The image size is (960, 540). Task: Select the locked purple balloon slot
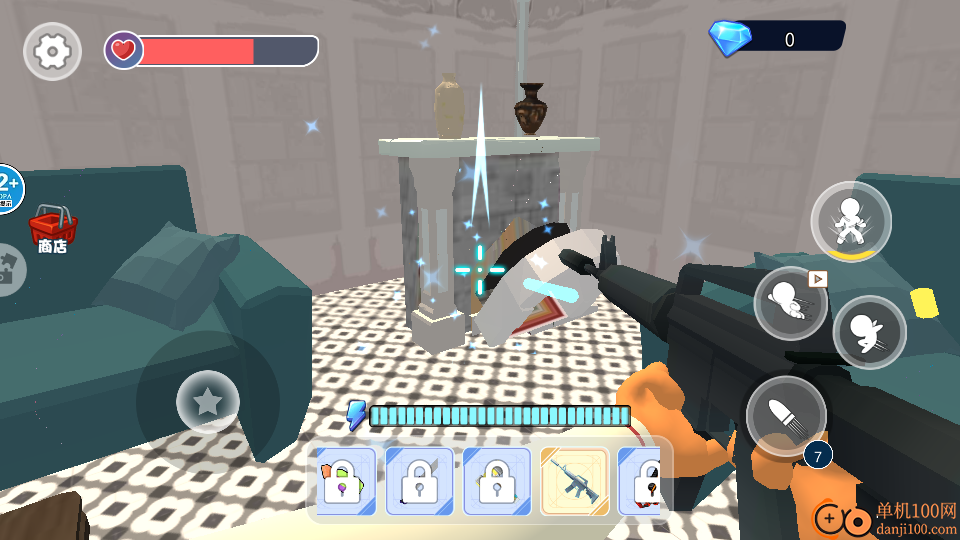(346, 481)
